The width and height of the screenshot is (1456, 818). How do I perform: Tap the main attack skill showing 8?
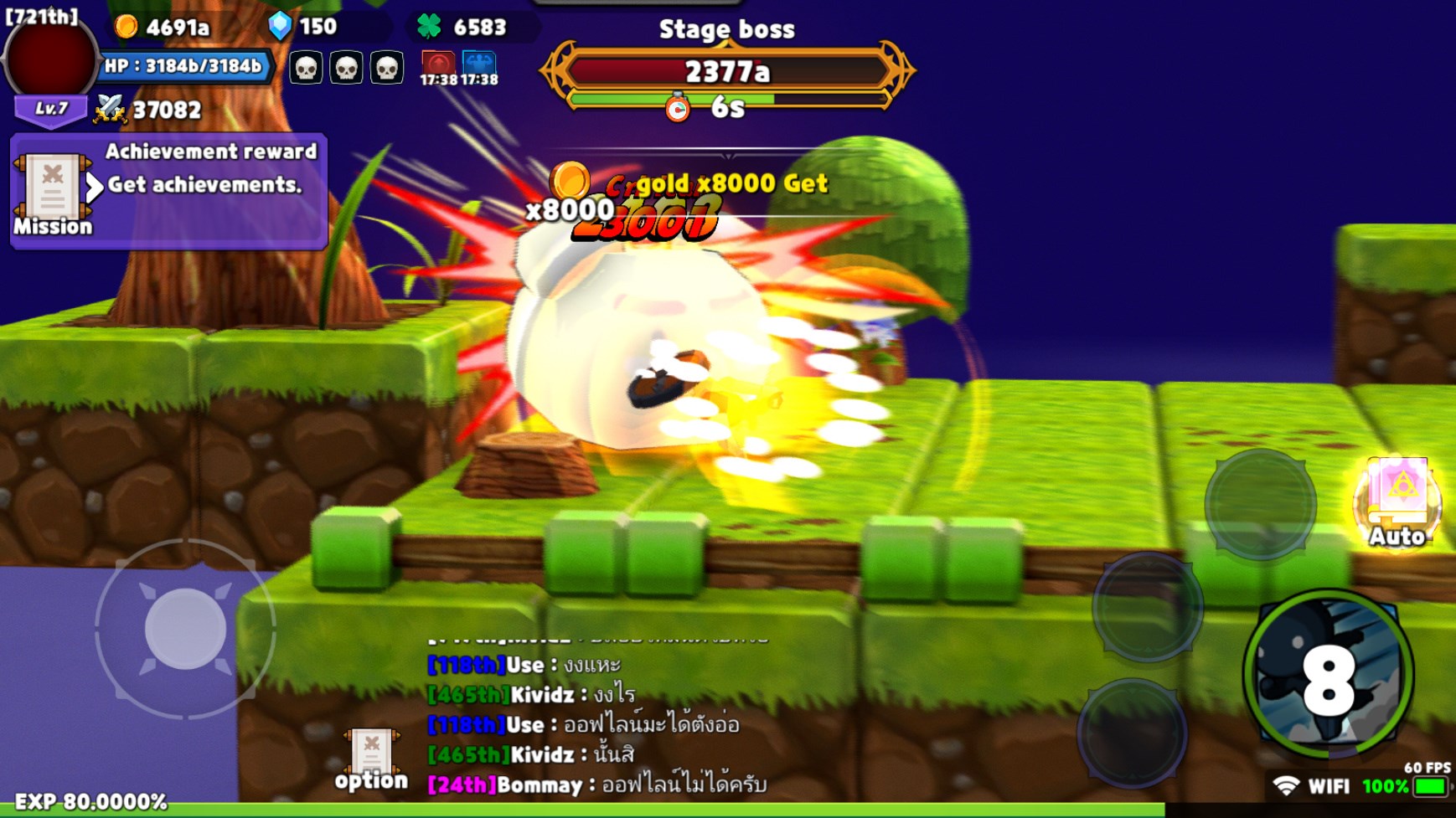click(x=1328, y=674)
